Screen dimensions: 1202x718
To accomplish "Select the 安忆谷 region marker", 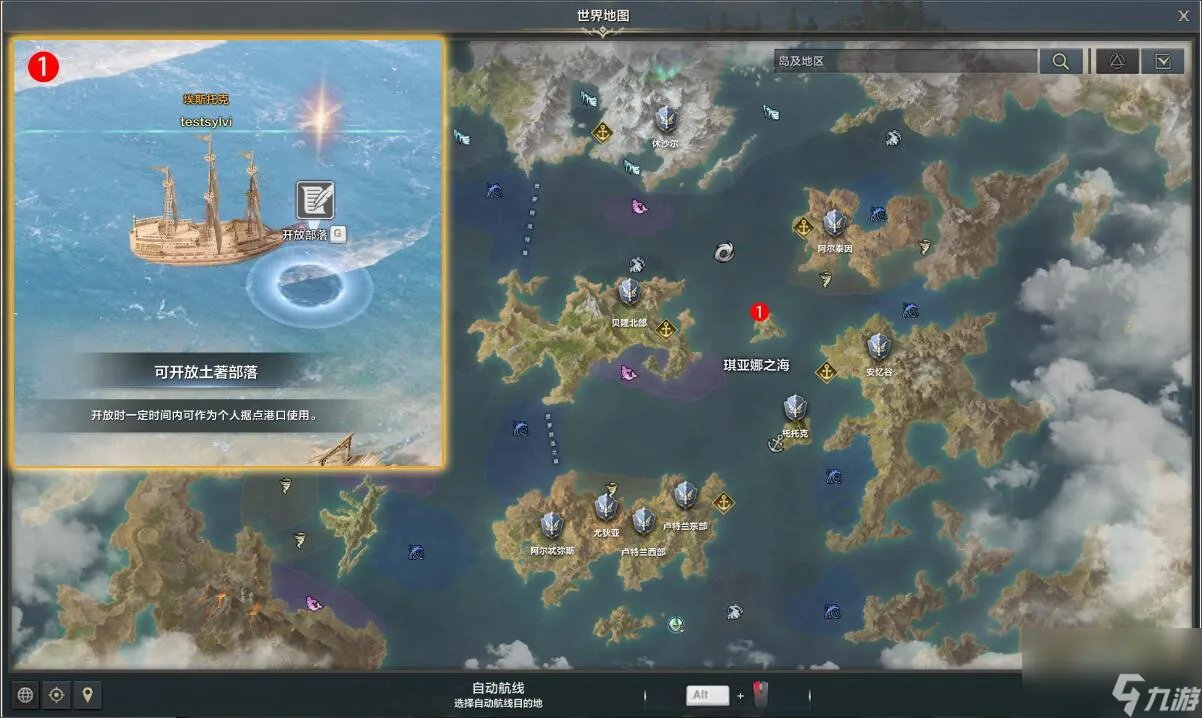I will pos(878,348).
